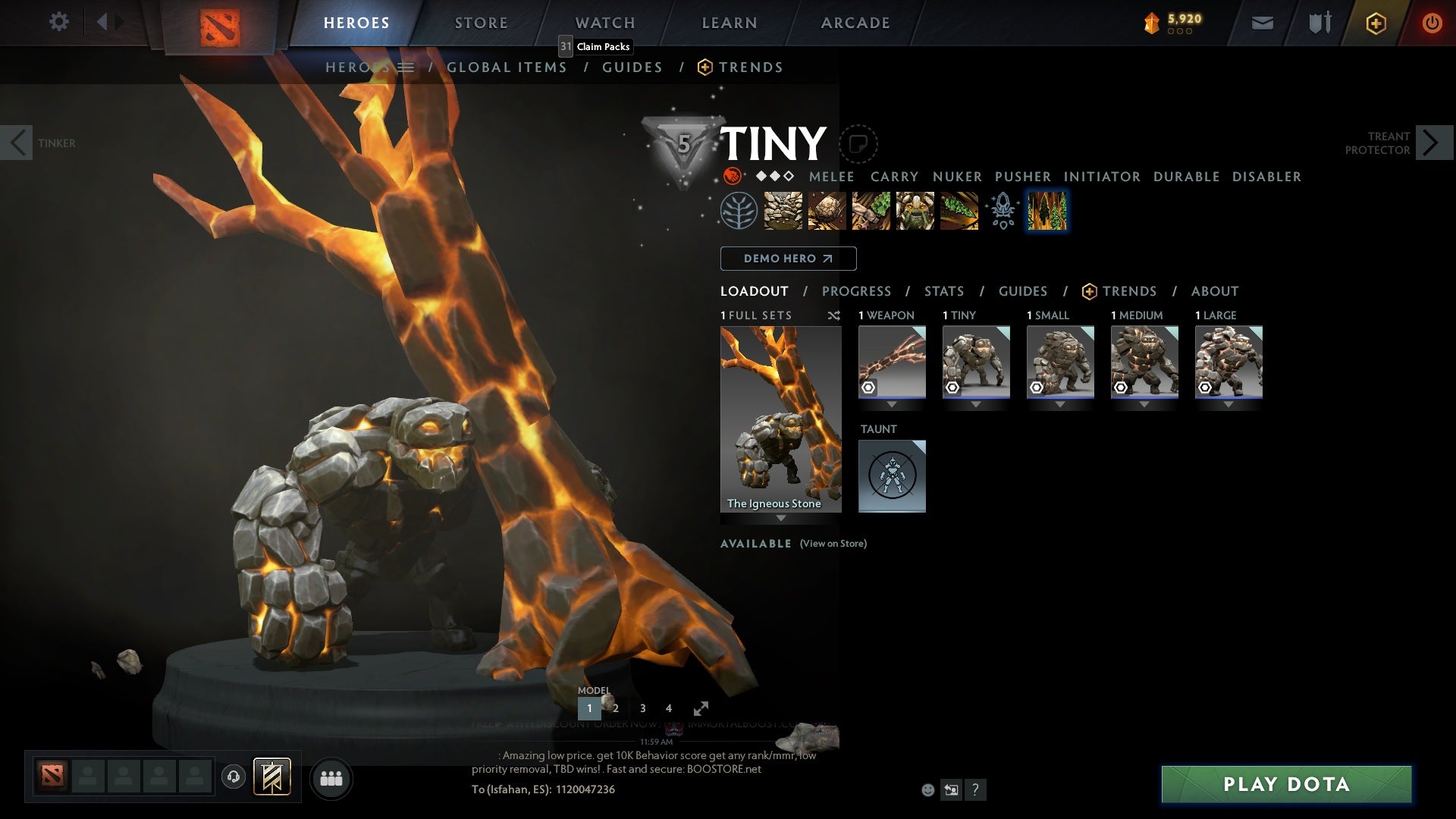The image size is (1456, 819).
Task: Open the emoticon smiley icon near chat
Action: tap(927, 790)
